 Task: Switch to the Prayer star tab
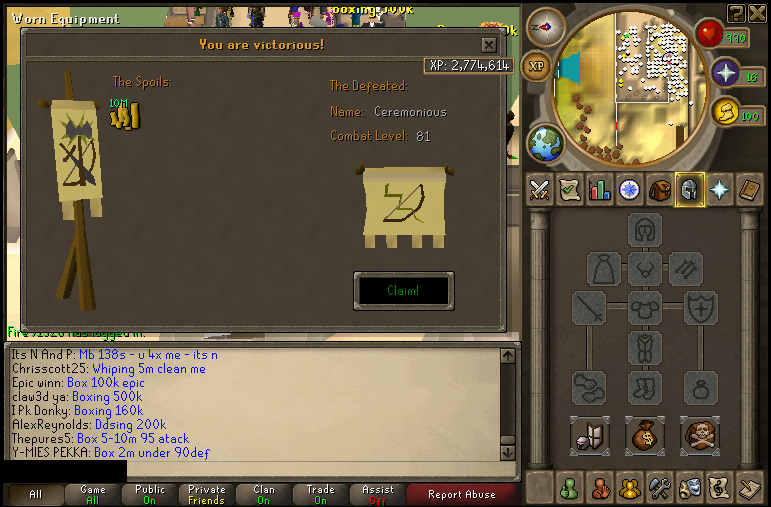pyautogui.click(x=718, y=189)
